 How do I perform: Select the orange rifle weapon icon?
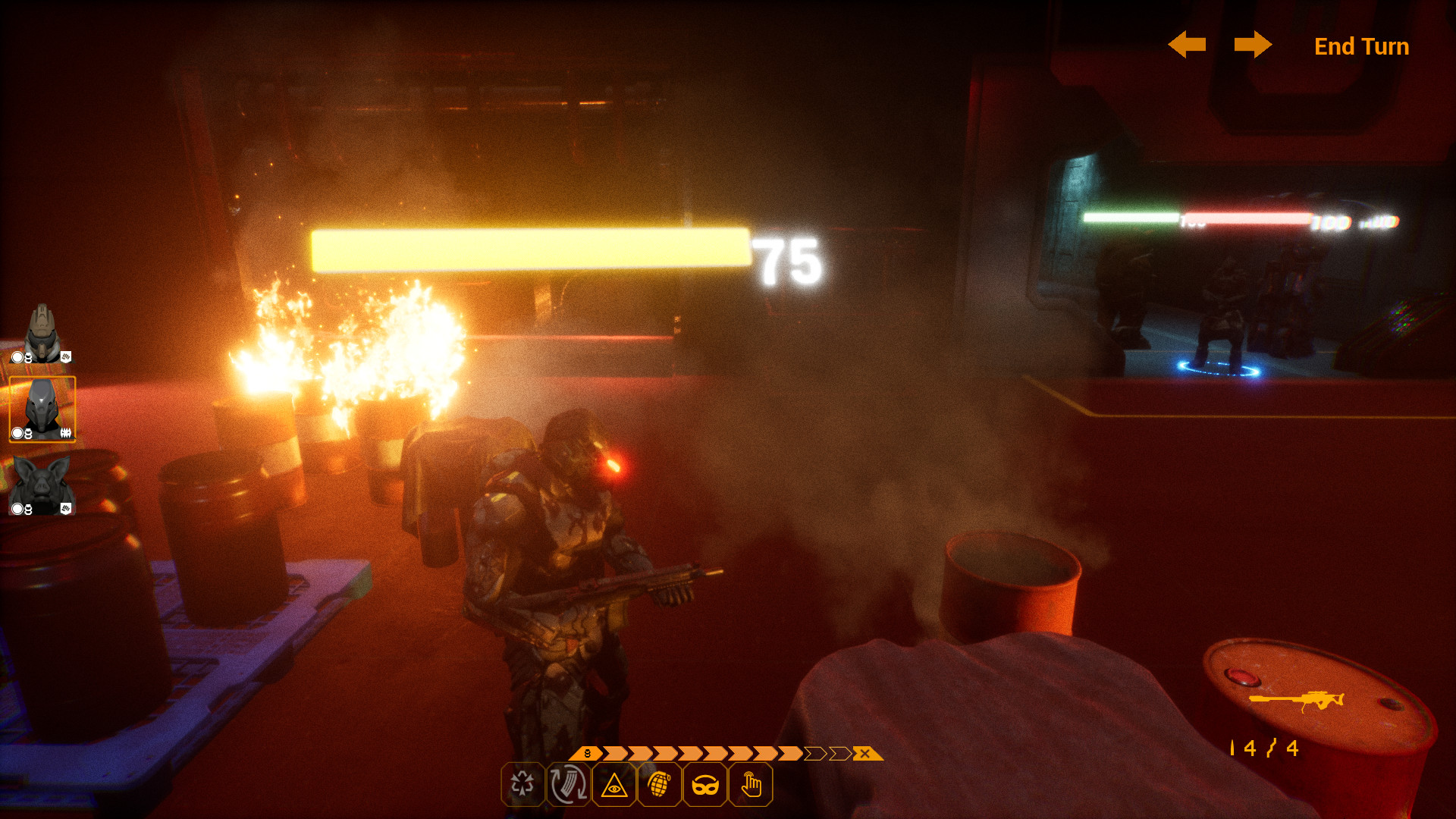1296,700
